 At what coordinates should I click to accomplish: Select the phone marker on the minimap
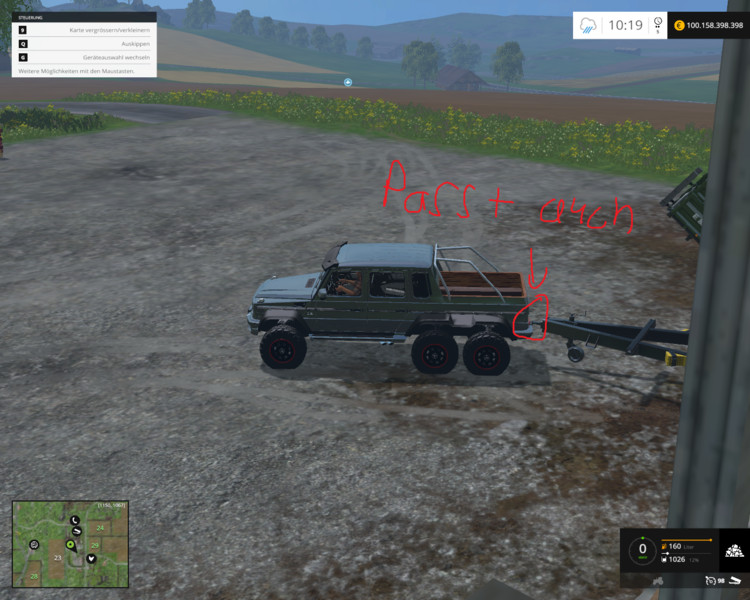coord(75,521)
